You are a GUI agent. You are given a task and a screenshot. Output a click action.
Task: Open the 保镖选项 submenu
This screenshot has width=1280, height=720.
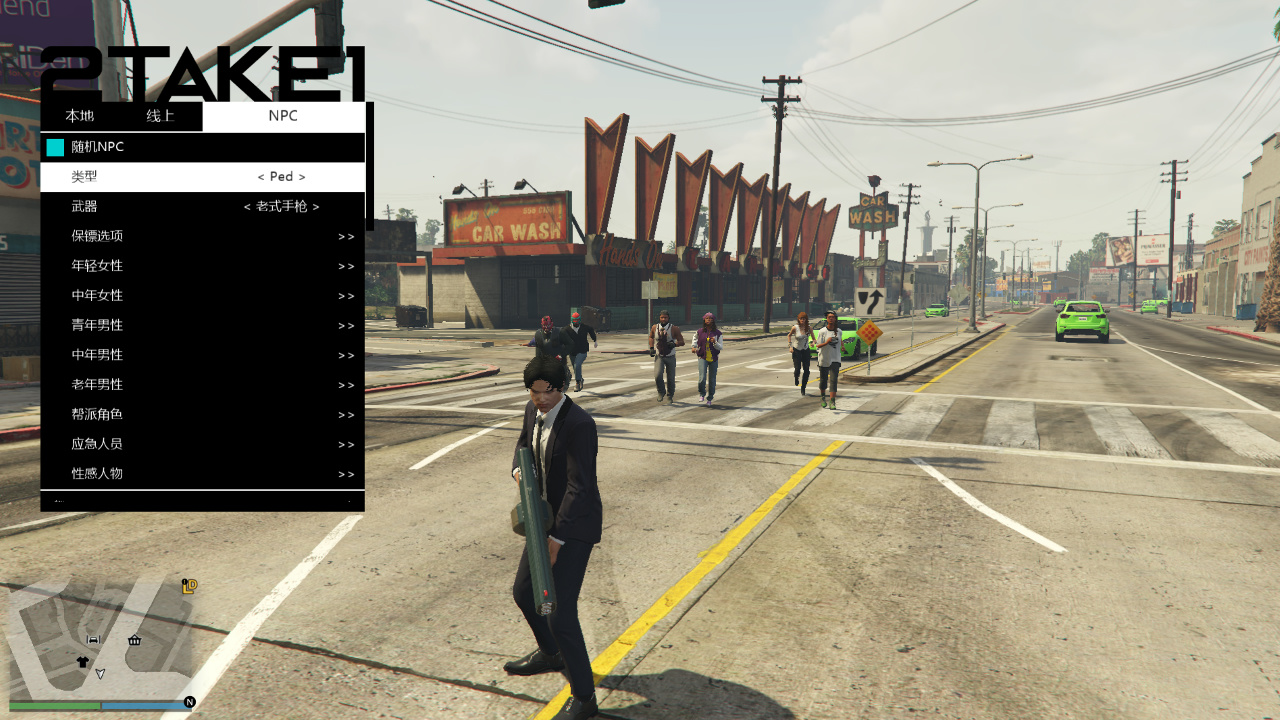pyautogui.click(x=202, y=236)
